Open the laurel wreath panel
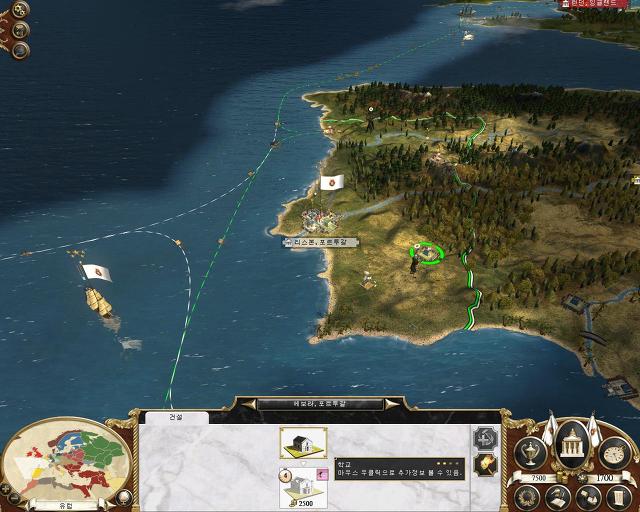This screenshot has width=640, height=512. 528,496
